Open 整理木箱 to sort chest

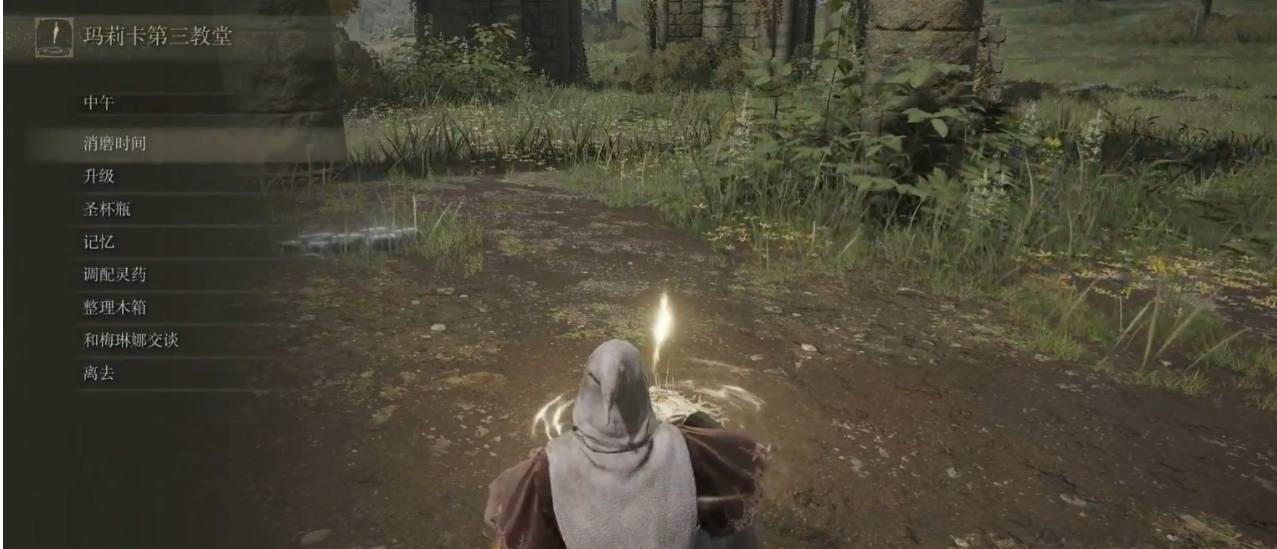tap(115, 308)
